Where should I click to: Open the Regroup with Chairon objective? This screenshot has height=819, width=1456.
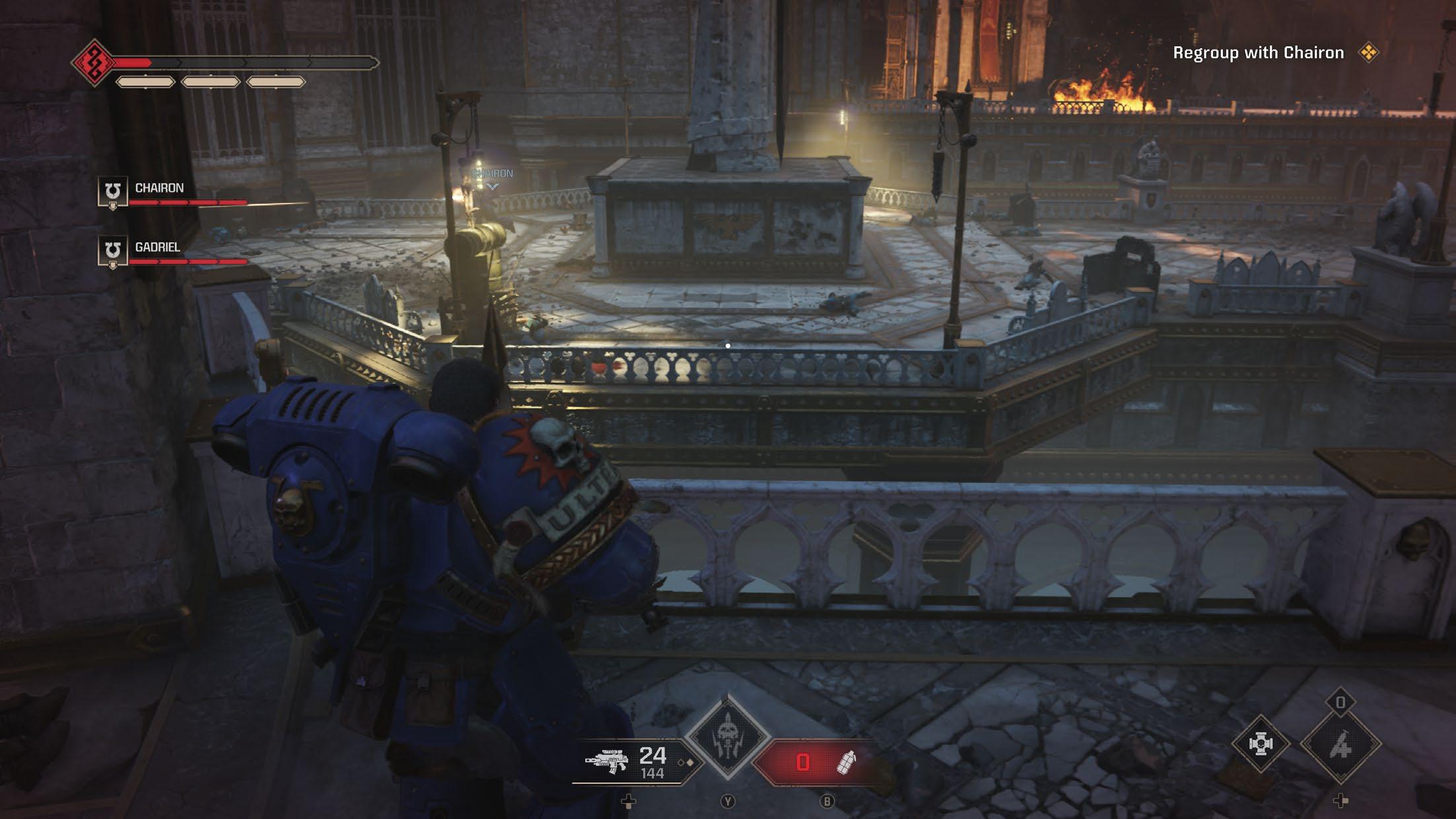click(x=1258, y=53)
